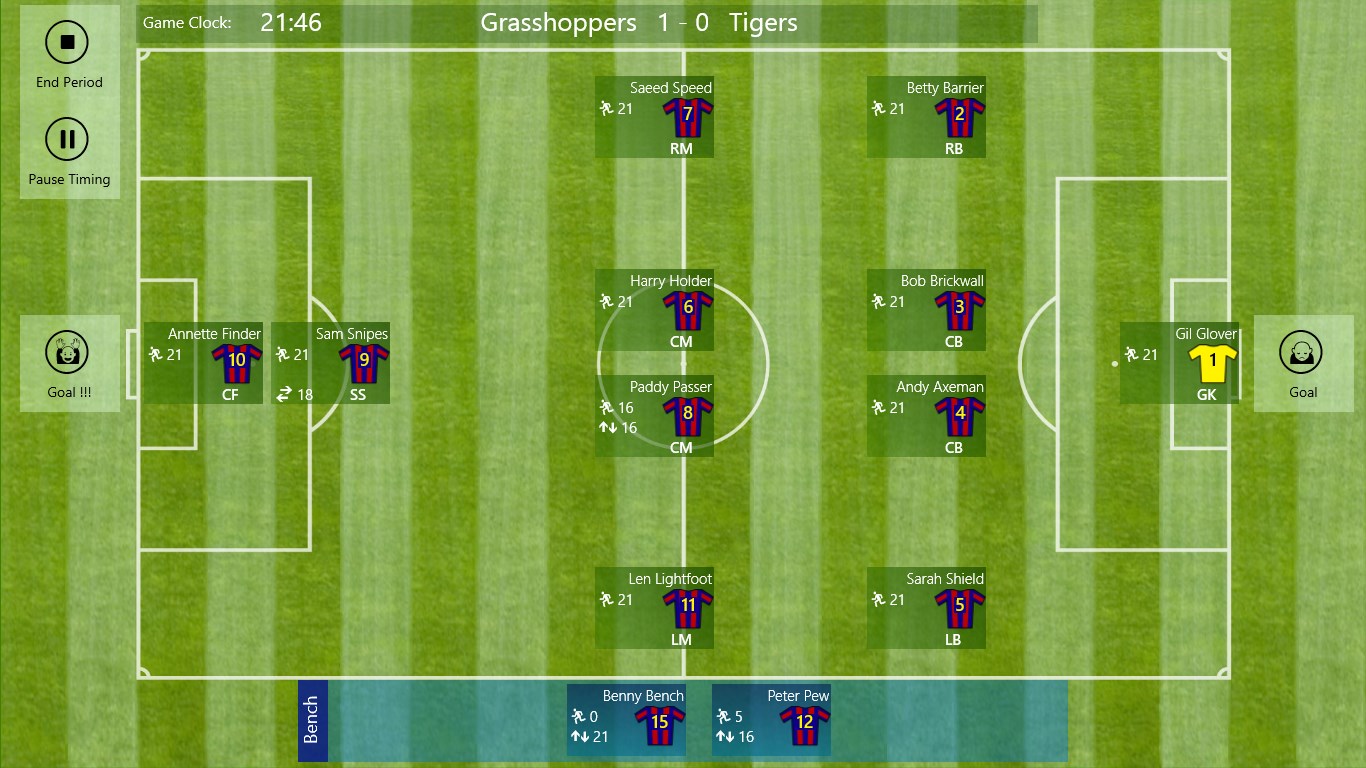
Task: Select Benny Bench from the bench
Action: 627,720
